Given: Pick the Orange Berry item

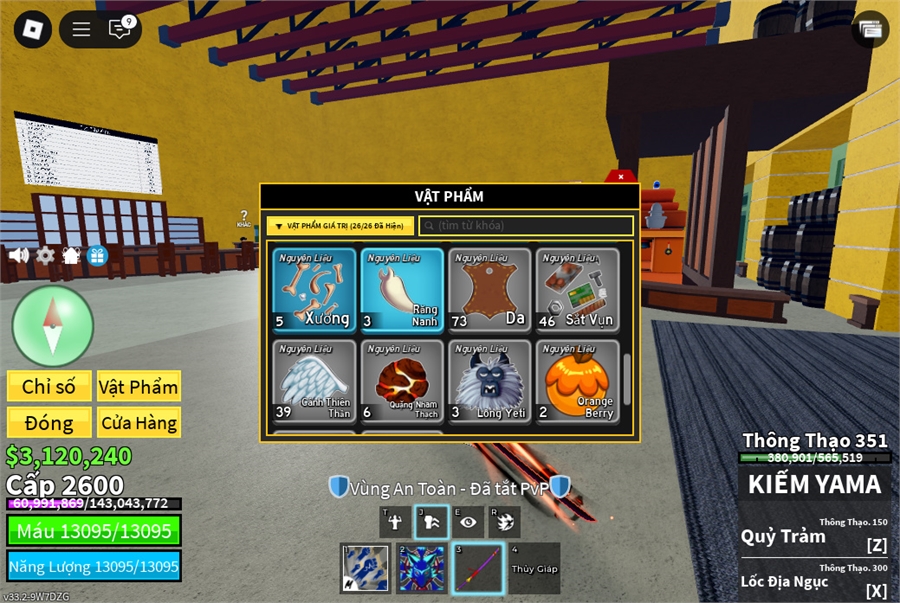Looking at the screenshot, I should coord(577,381).
